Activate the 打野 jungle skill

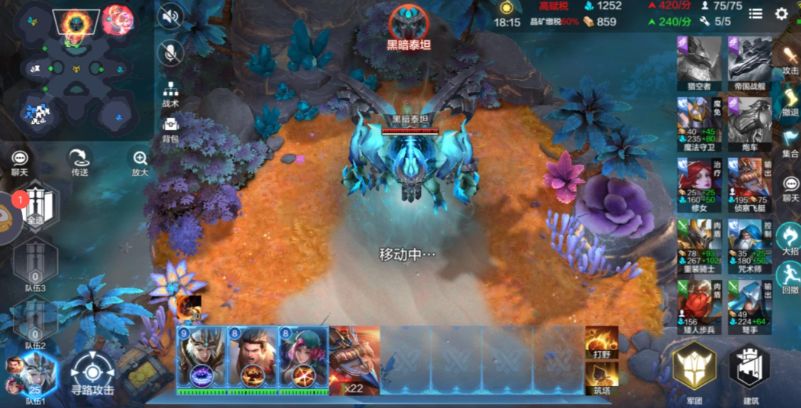coord(601,342)
